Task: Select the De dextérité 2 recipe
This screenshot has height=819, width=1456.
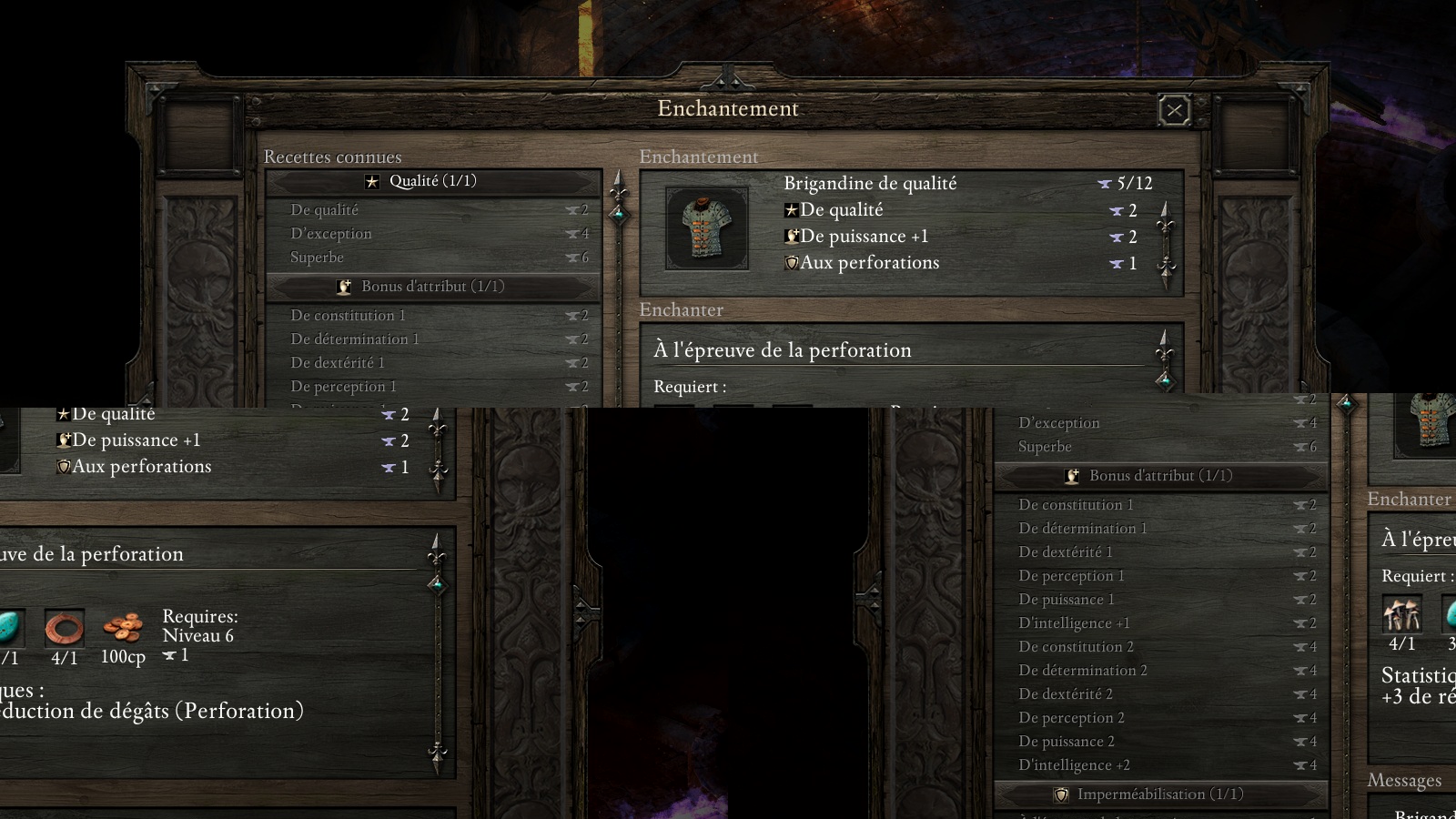Action: click(1066, 694)
